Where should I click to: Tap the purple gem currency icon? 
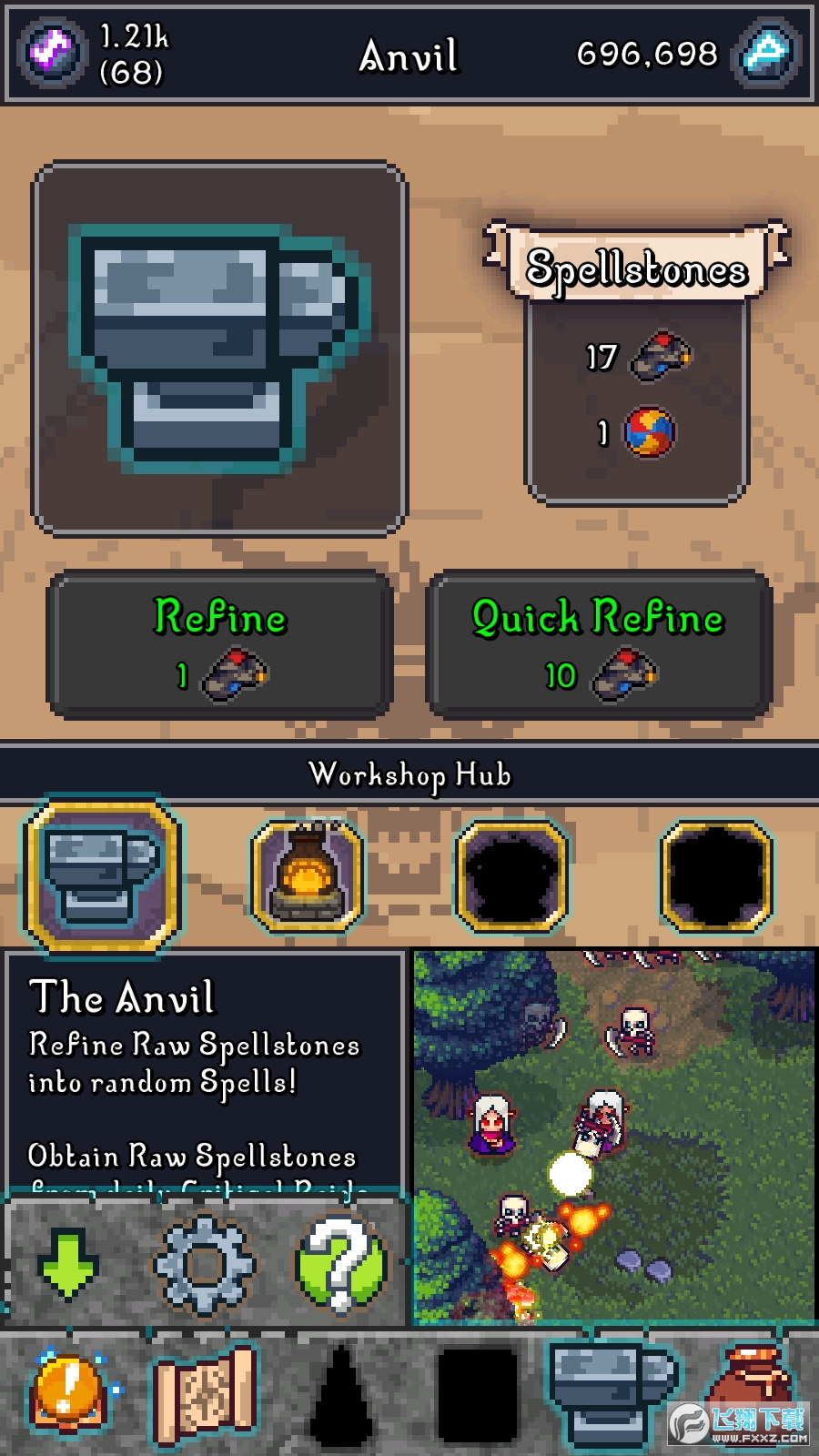tap(52, 53)
